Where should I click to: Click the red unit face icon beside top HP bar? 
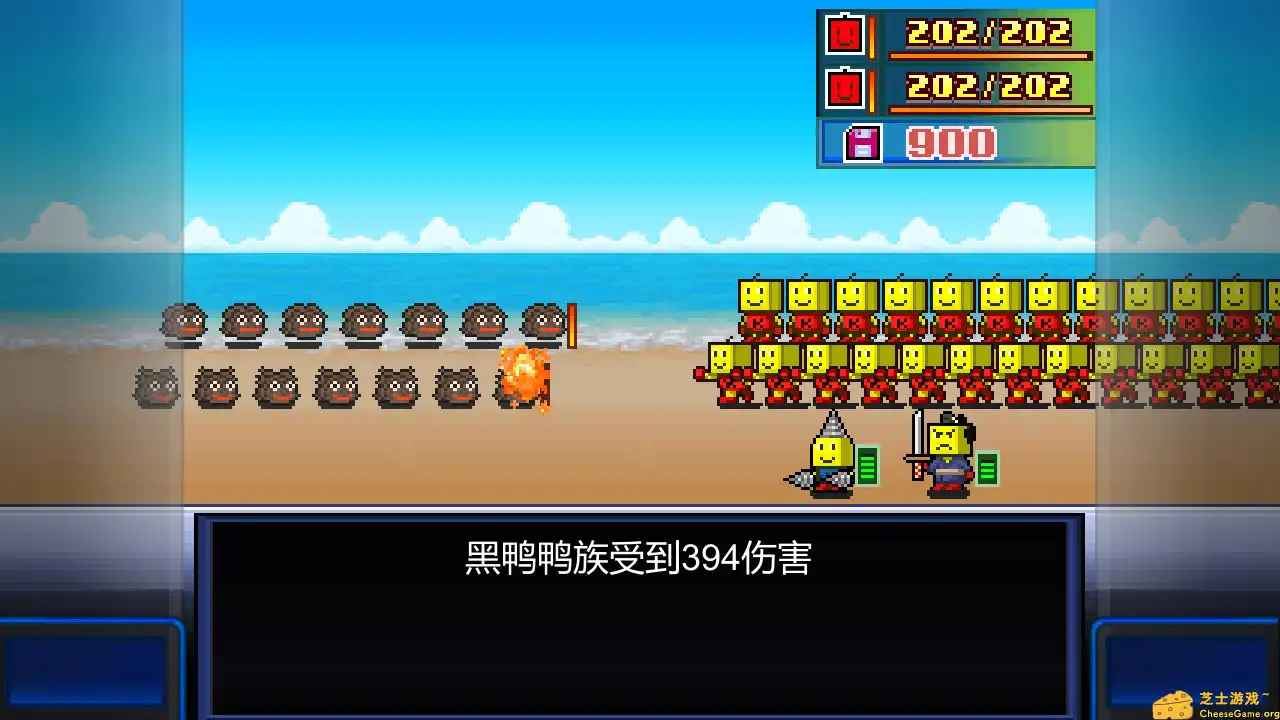click(x=845, y=35)
